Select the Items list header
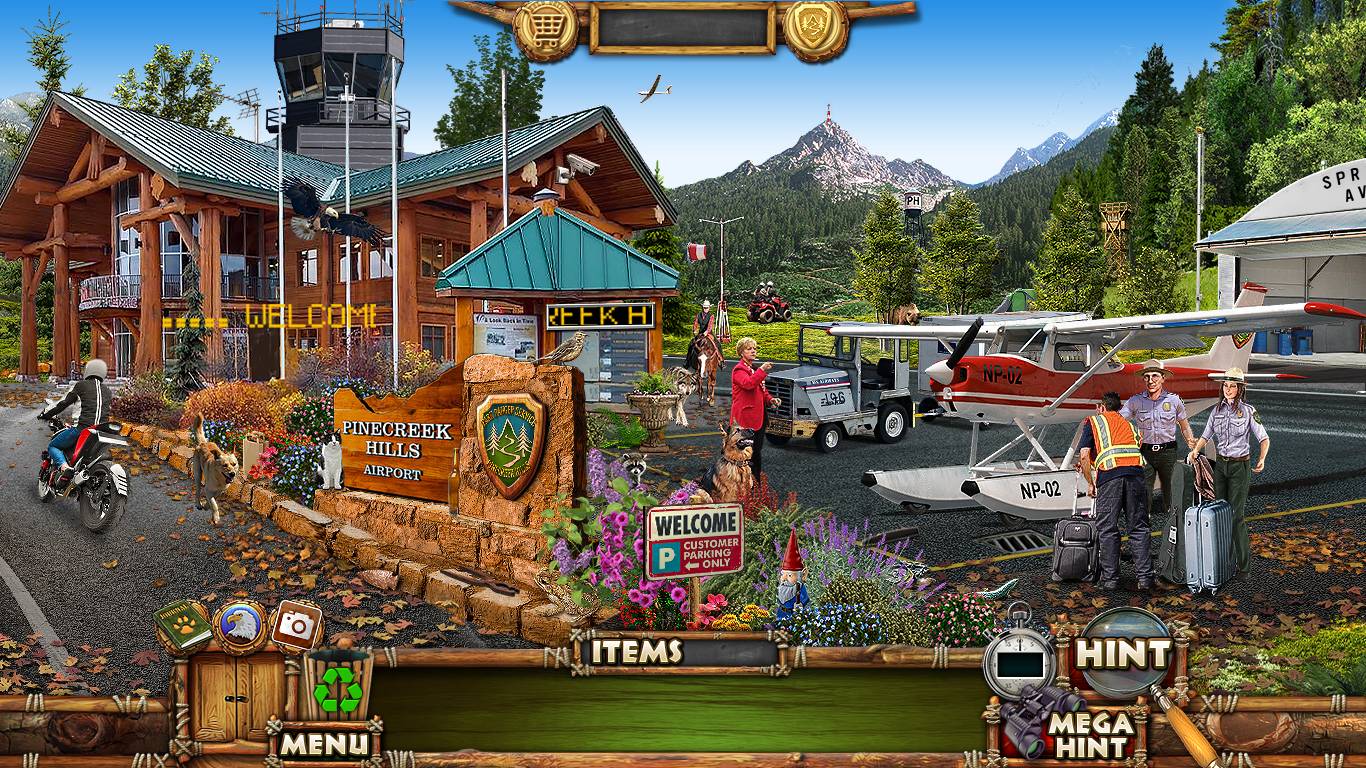Viewport: 1366px width, 768px height. 636,652
